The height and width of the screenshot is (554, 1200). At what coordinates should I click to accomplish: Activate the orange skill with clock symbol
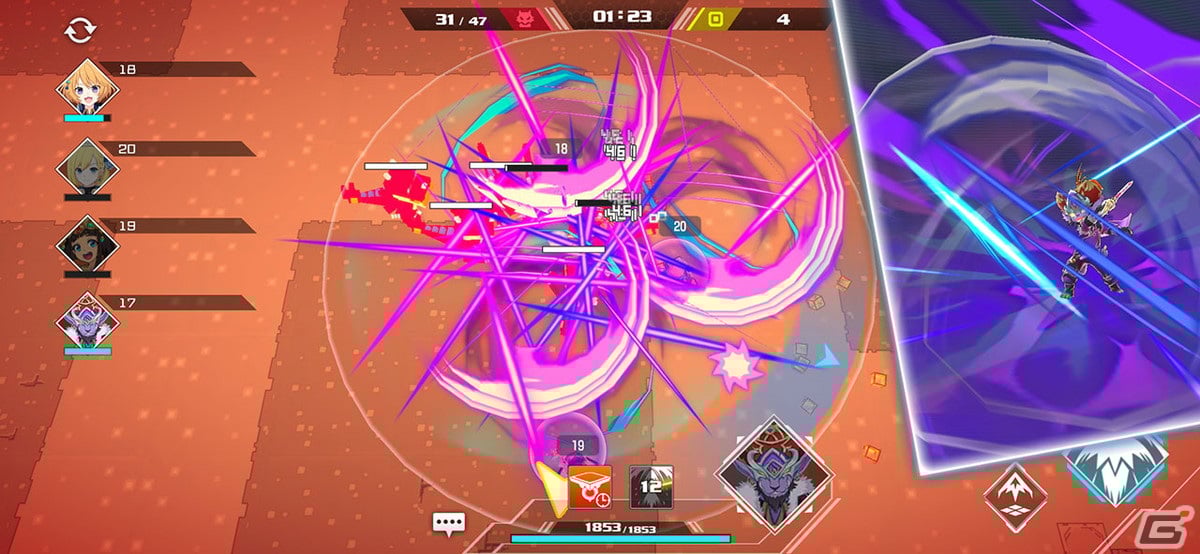click(x=590, y=485)
